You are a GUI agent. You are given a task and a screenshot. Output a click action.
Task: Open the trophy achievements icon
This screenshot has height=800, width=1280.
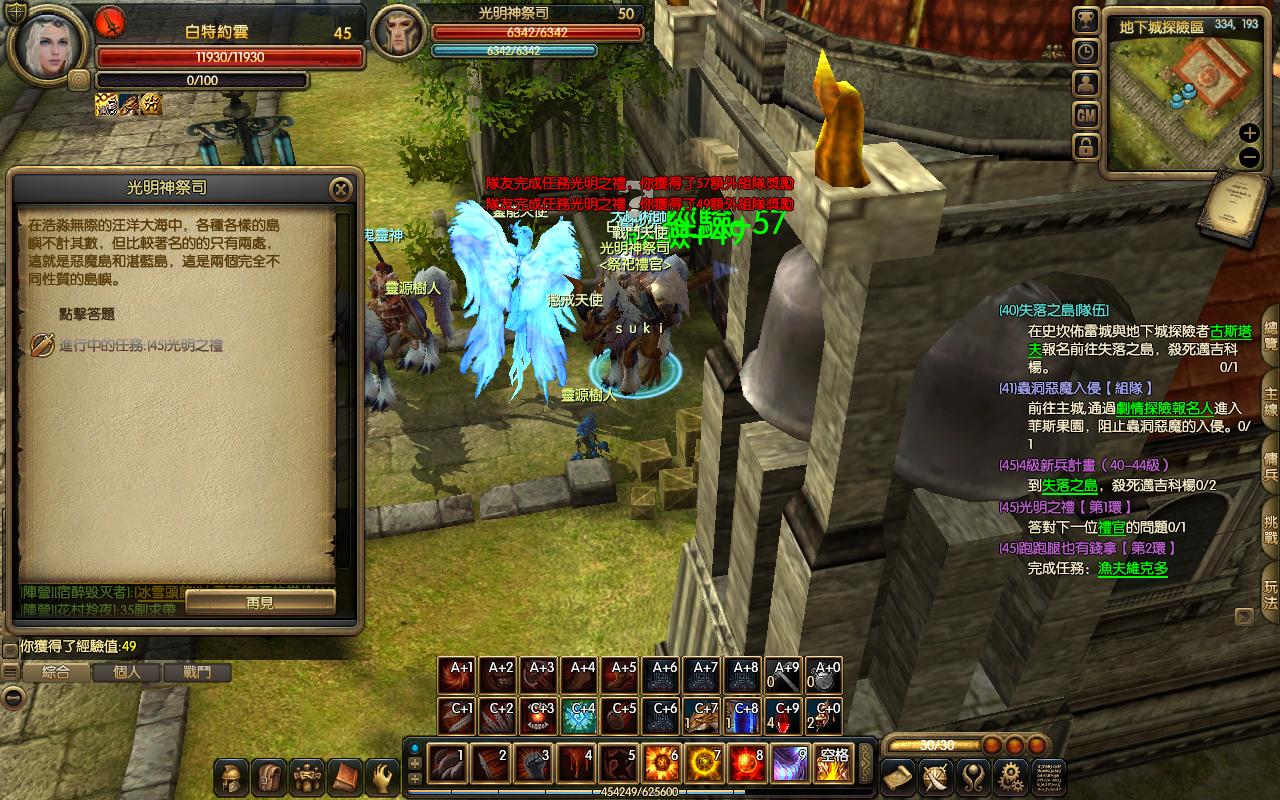[1086, 20]
